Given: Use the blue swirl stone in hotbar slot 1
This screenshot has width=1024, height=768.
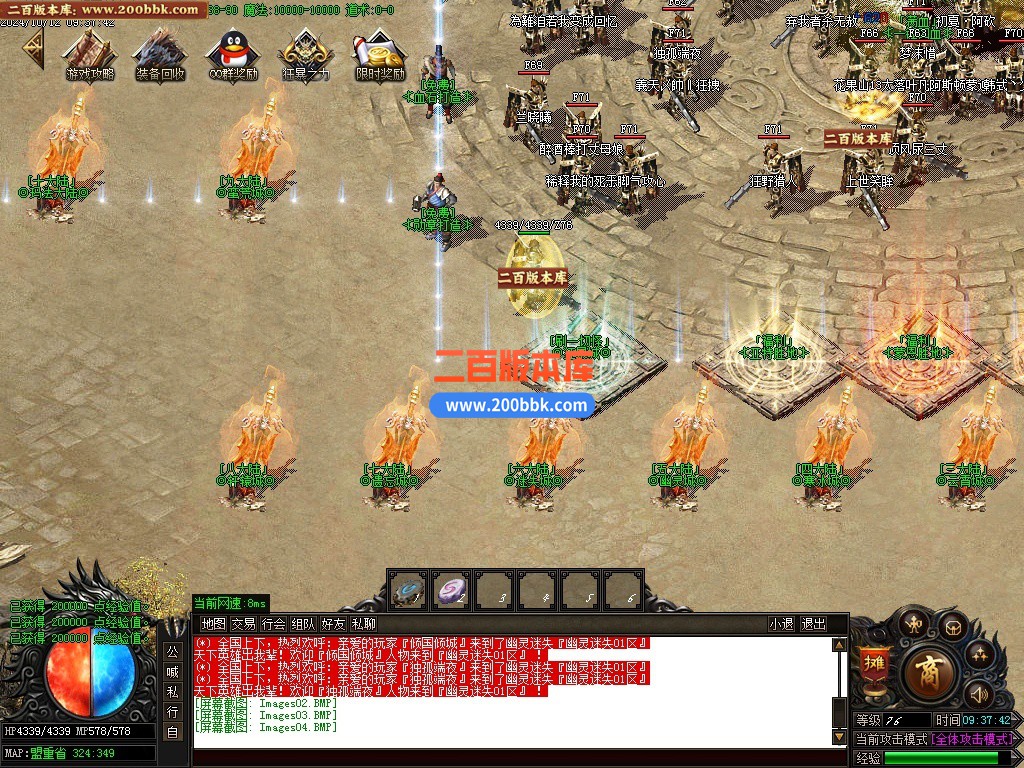Looking at the screenshot, I should click(x=407, y=590).
